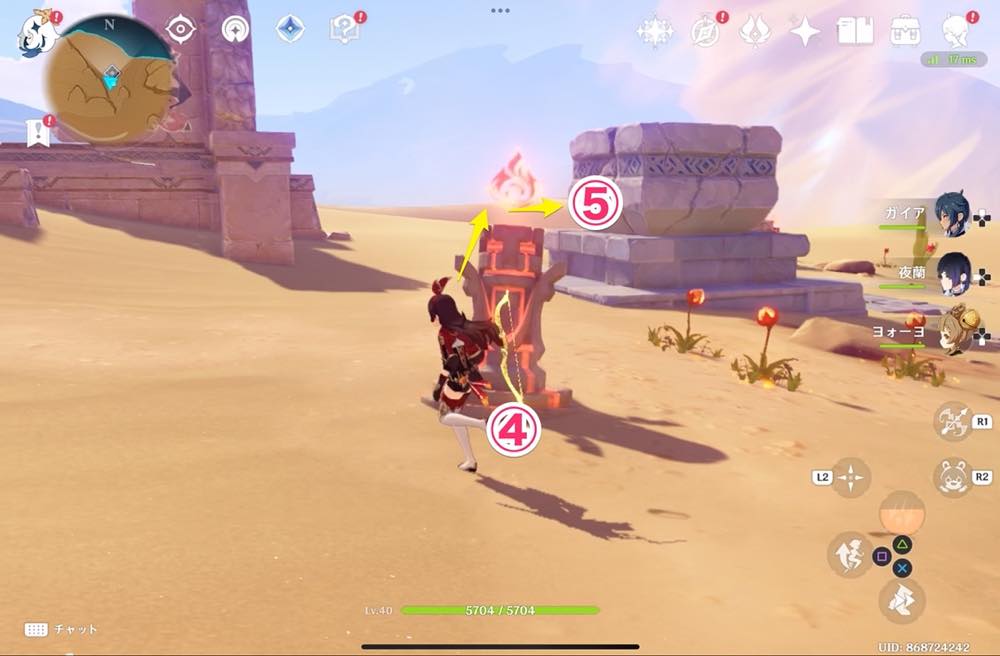Open the winged Battle Pass icon
Image resolution: width=1000 pixels, height=656 pixels.
tap(754, 32)
